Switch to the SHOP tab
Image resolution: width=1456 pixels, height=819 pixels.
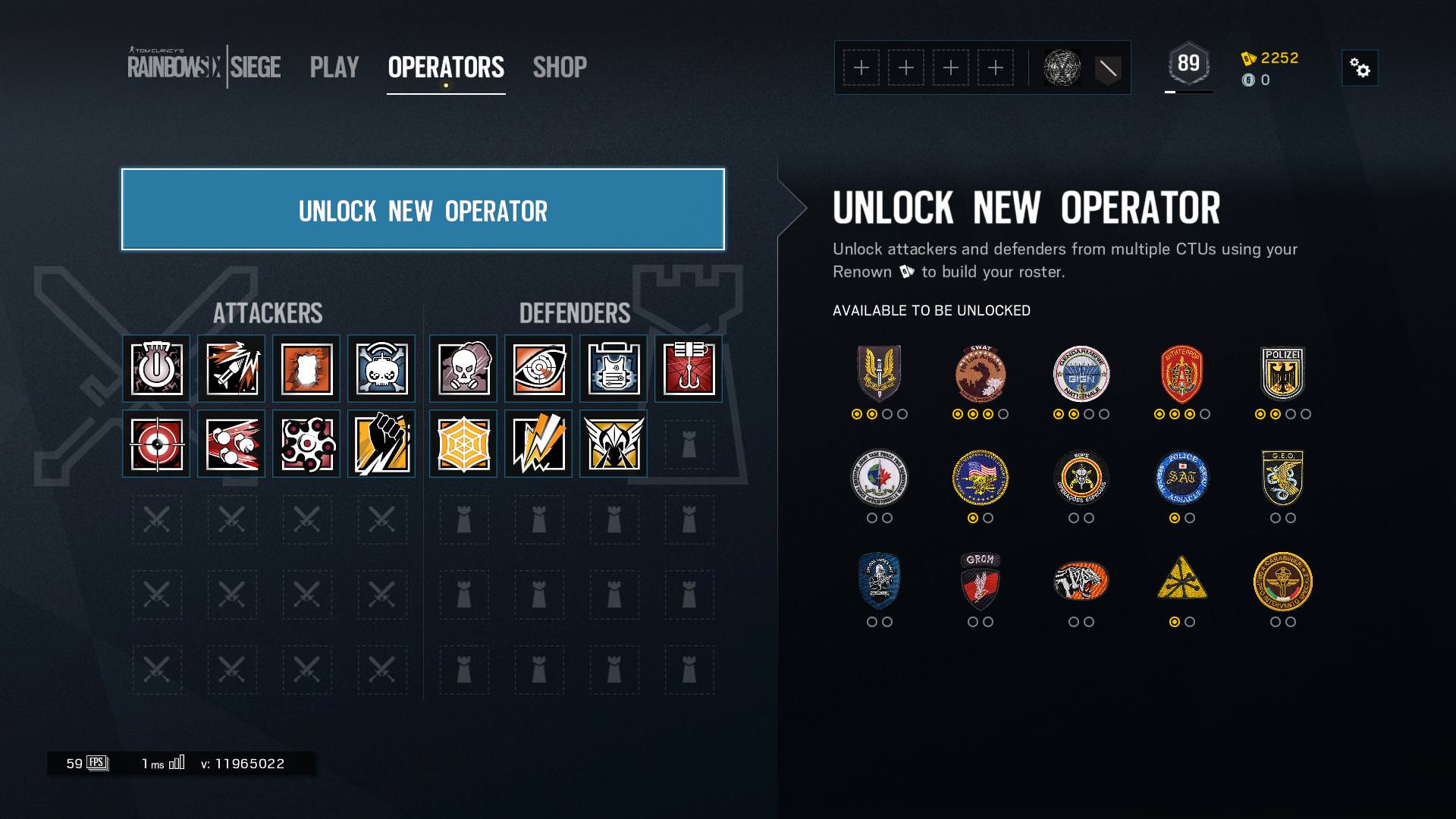[560, 67]
